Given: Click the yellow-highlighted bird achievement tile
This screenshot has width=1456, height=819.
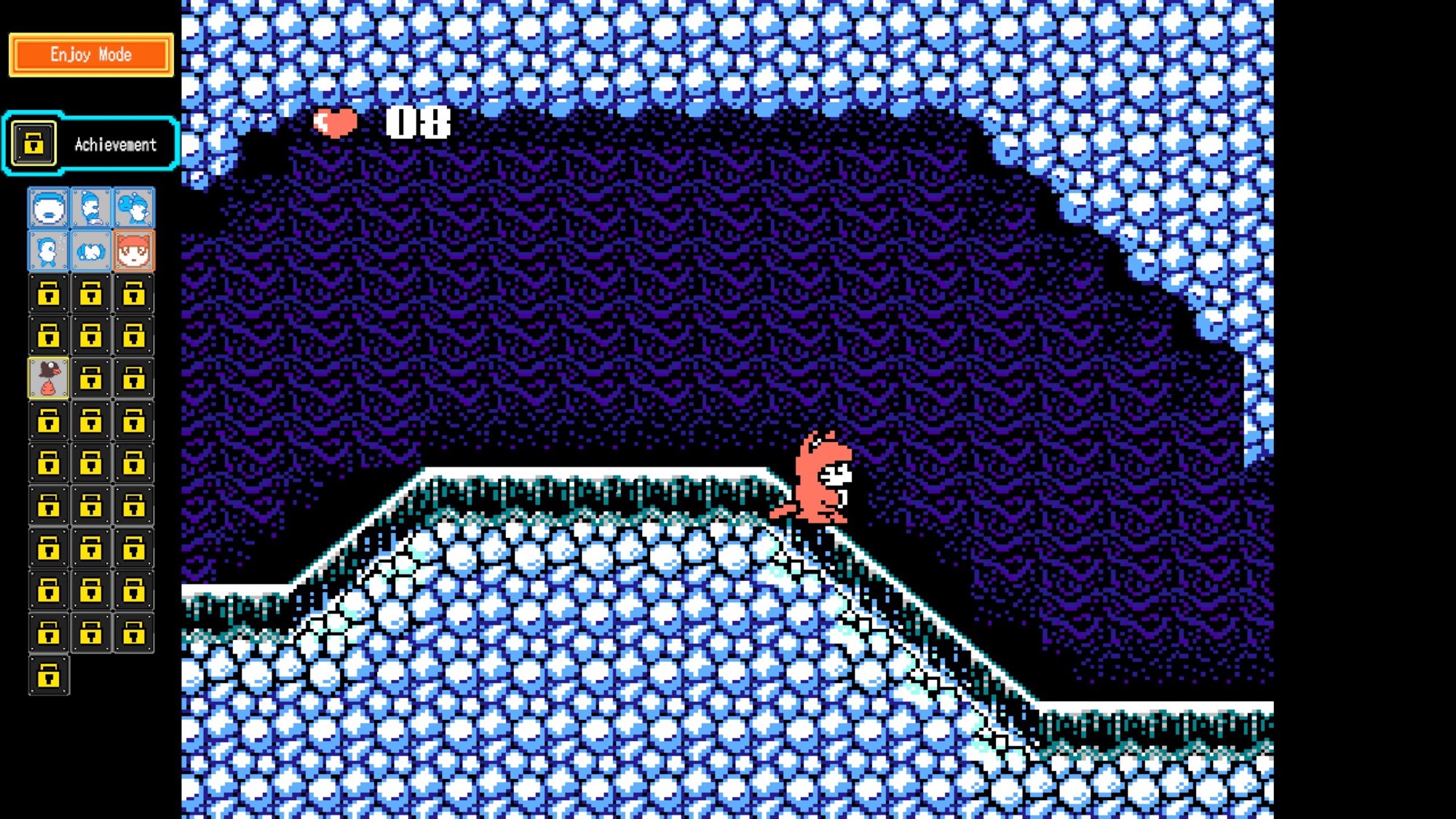Looking at the screenshot, I should [x=48, y=377].
